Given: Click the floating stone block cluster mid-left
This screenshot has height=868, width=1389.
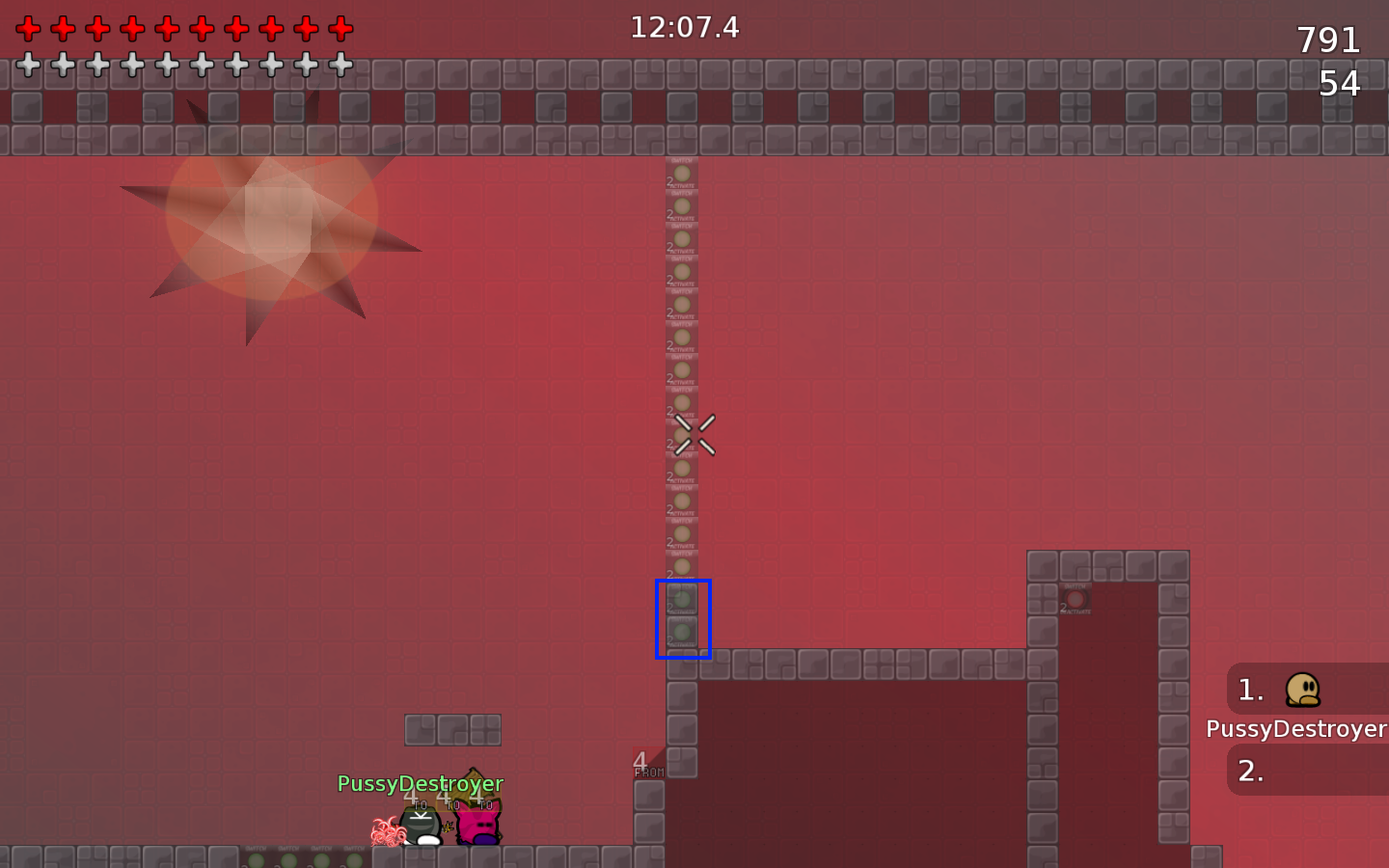Looking at the screenshot, I should 452,730.
